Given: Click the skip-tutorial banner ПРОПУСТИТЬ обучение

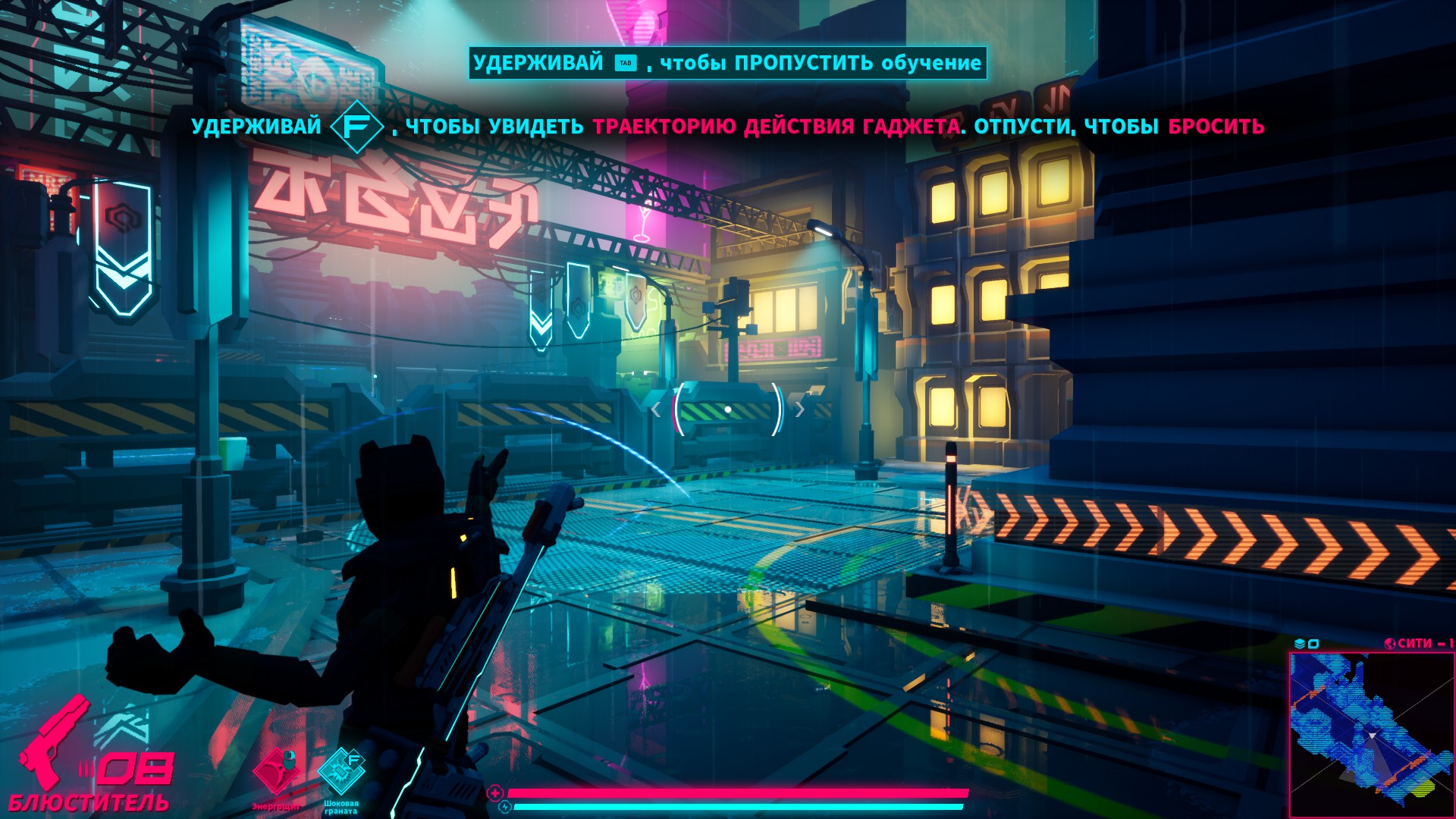Looking at the screenshot, I should (x=727, y=63).
